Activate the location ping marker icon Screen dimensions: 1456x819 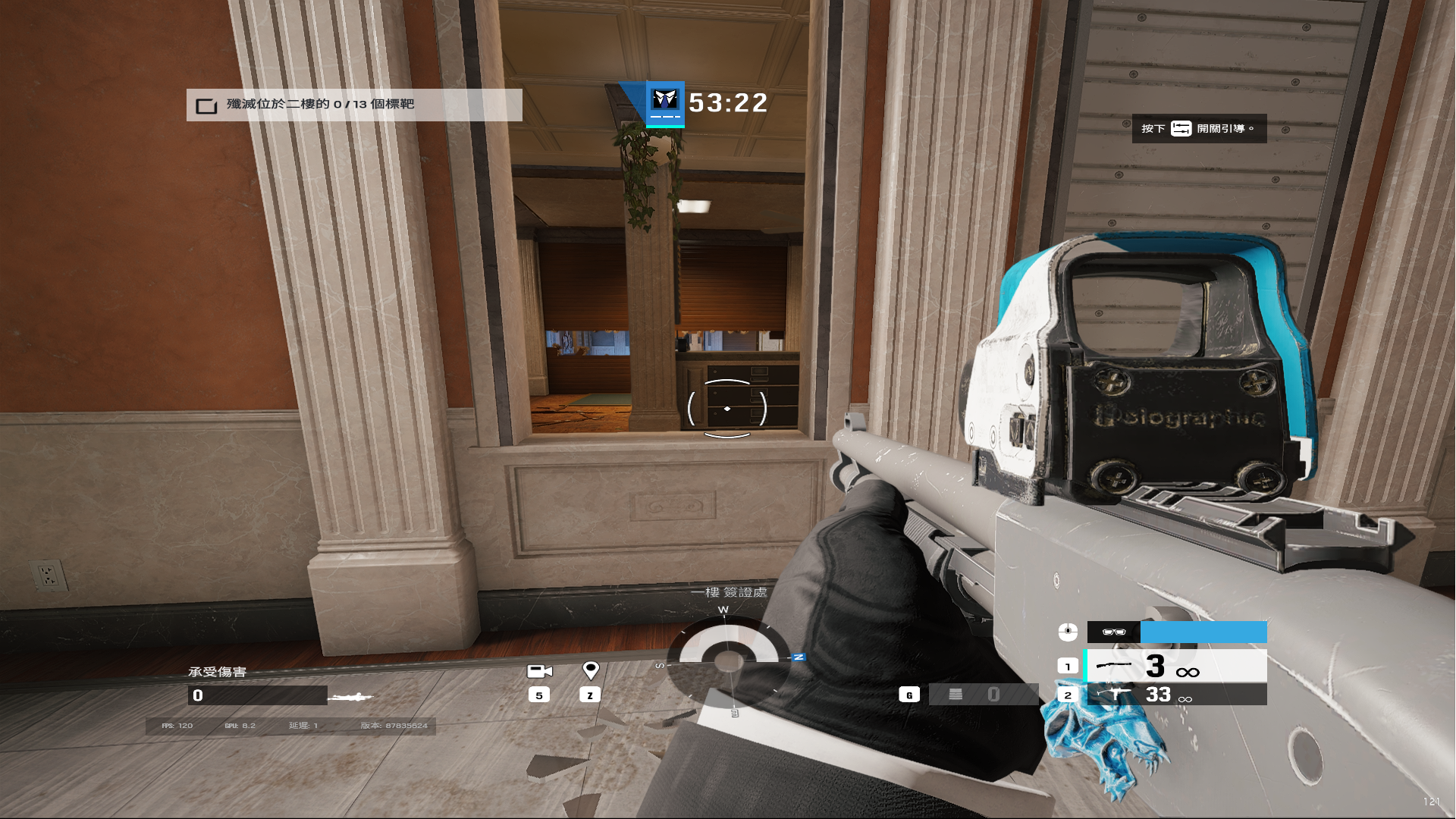pos(590,670)
